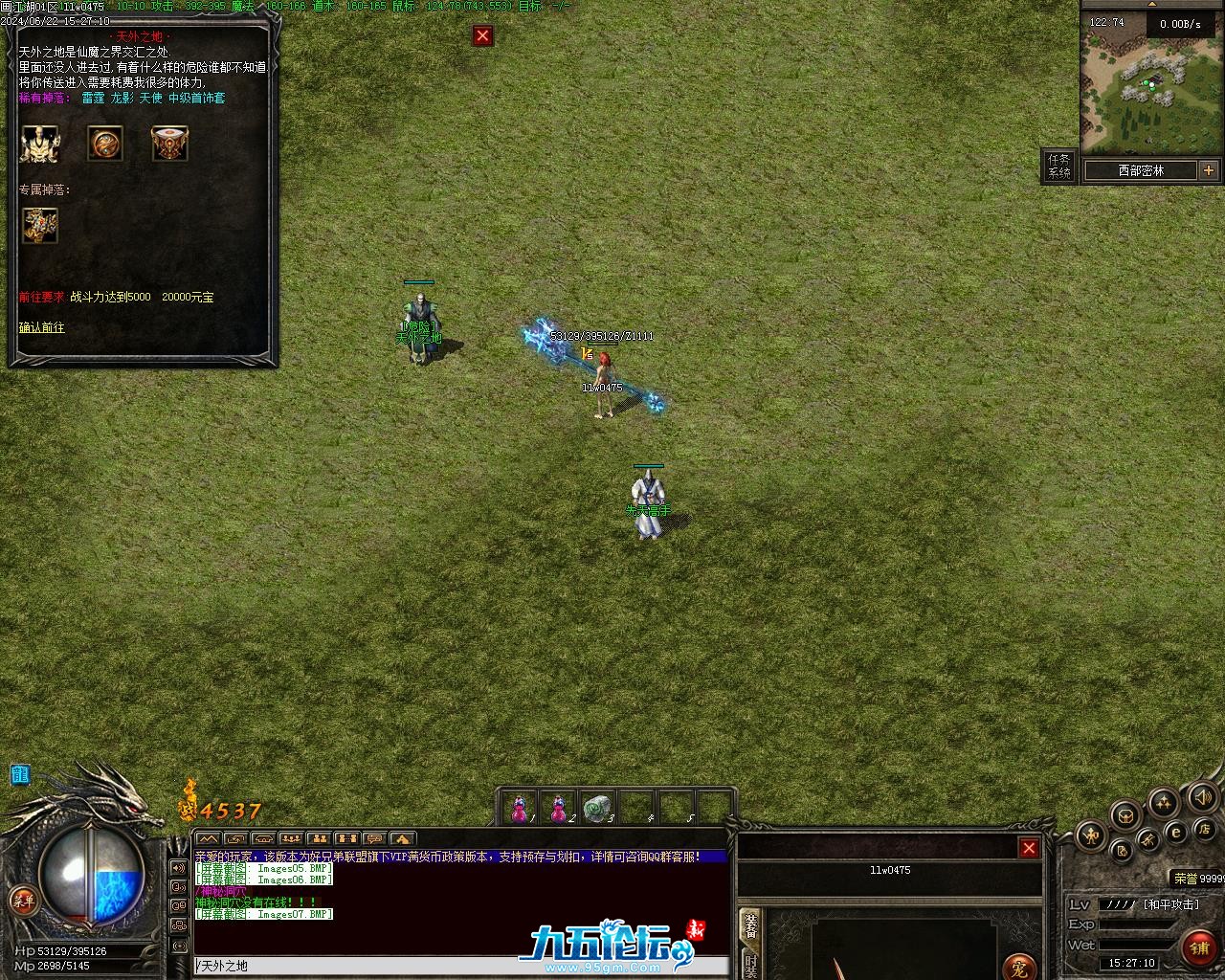Focus the chat input field
The height and width of the screenshot is (980, 1225).
tap(459, 967)
